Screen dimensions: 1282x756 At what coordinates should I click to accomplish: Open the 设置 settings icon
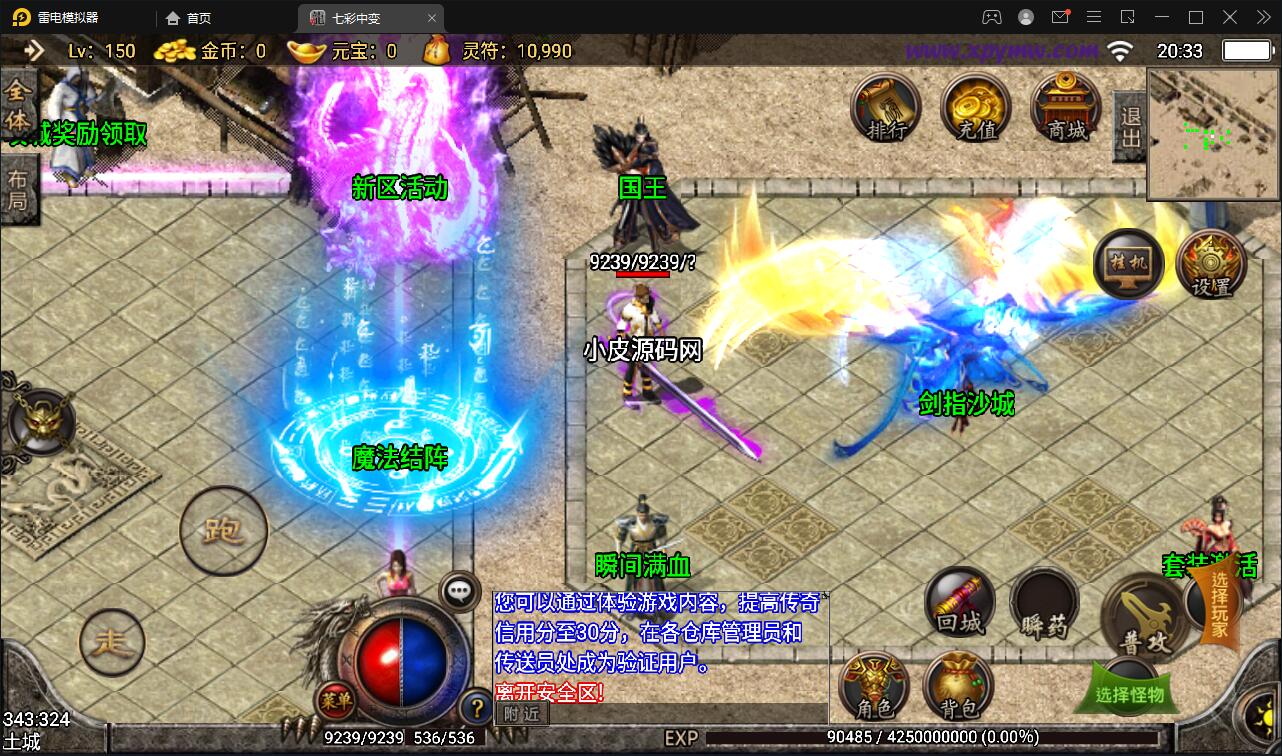[x=1210, y=264]
